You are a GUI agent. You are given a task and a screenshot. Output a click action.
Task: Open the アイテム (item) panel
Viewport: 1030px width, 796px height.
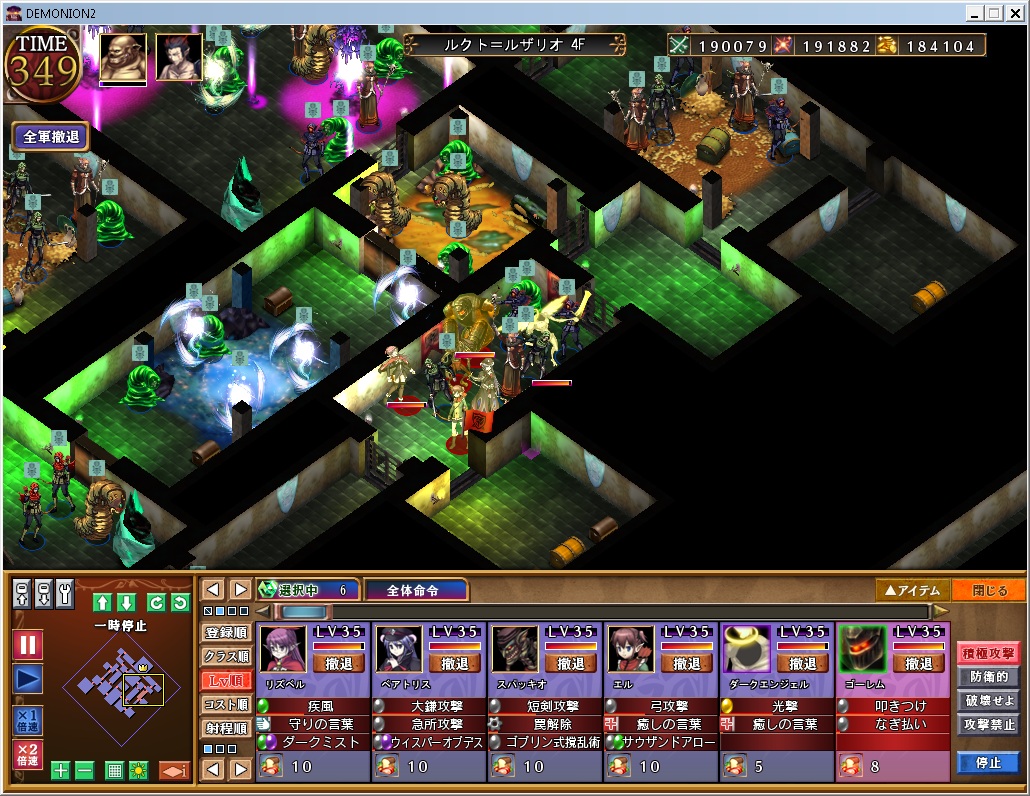911,590
